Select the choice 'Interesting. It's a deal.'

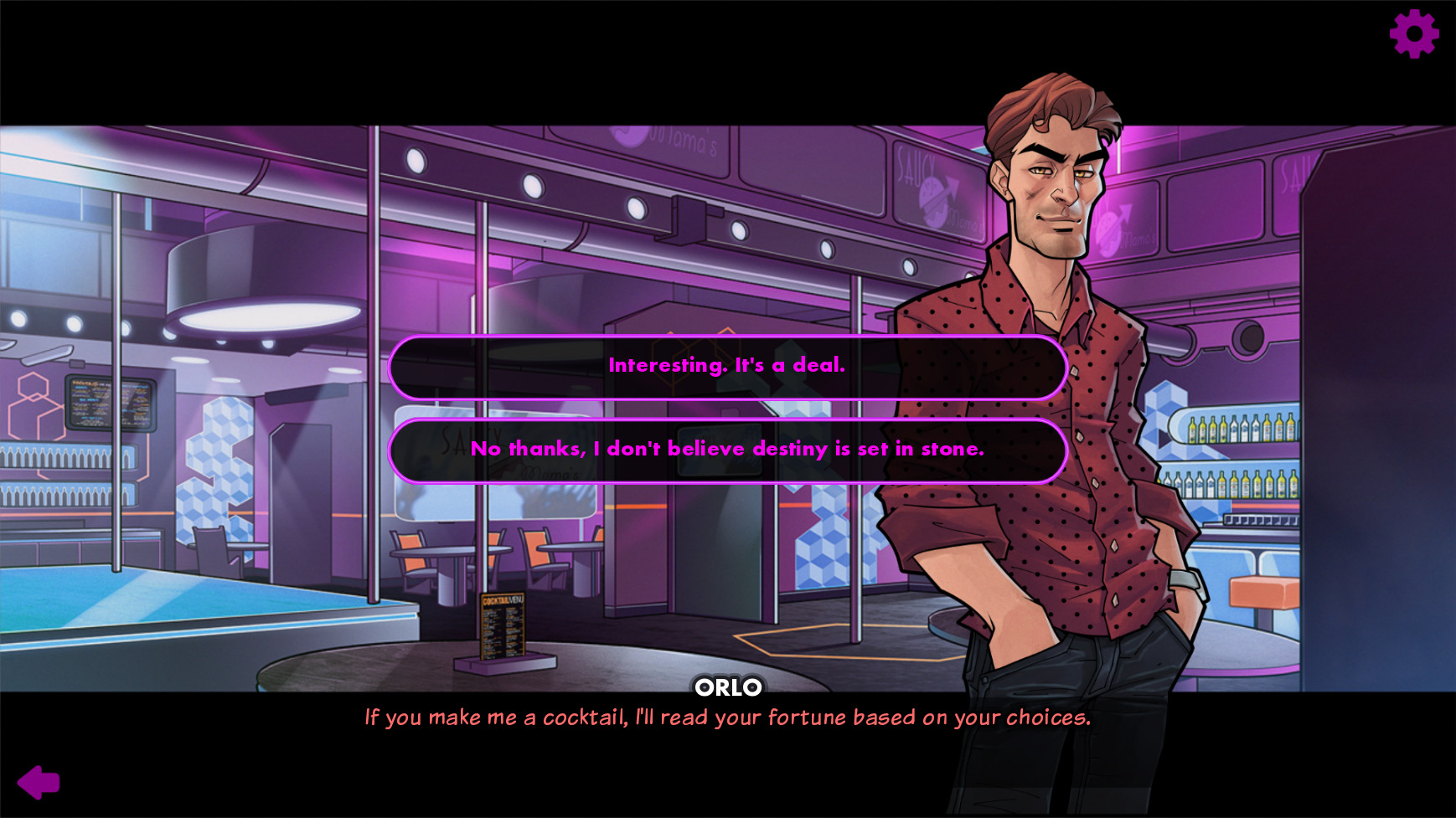pyautogui.click(x=727, y=366)
